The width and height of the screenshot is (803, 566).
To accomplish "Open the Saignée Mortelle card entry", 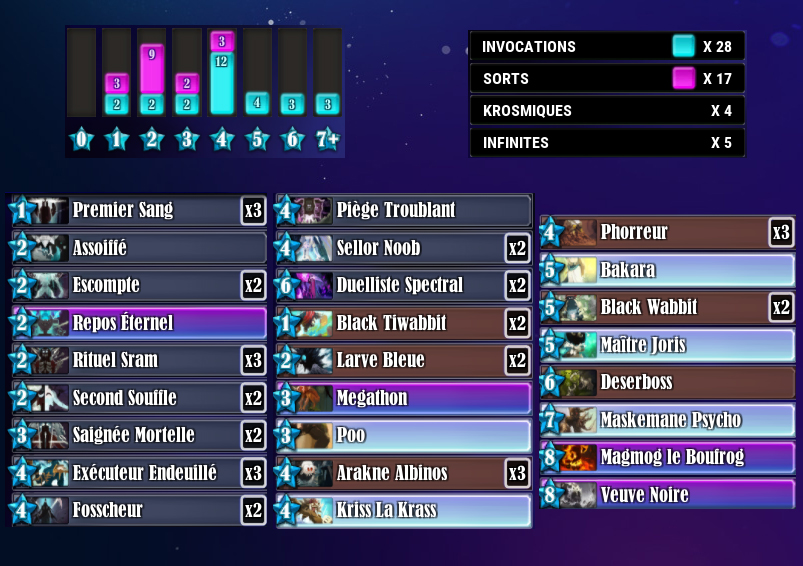I will click(140, 435).
